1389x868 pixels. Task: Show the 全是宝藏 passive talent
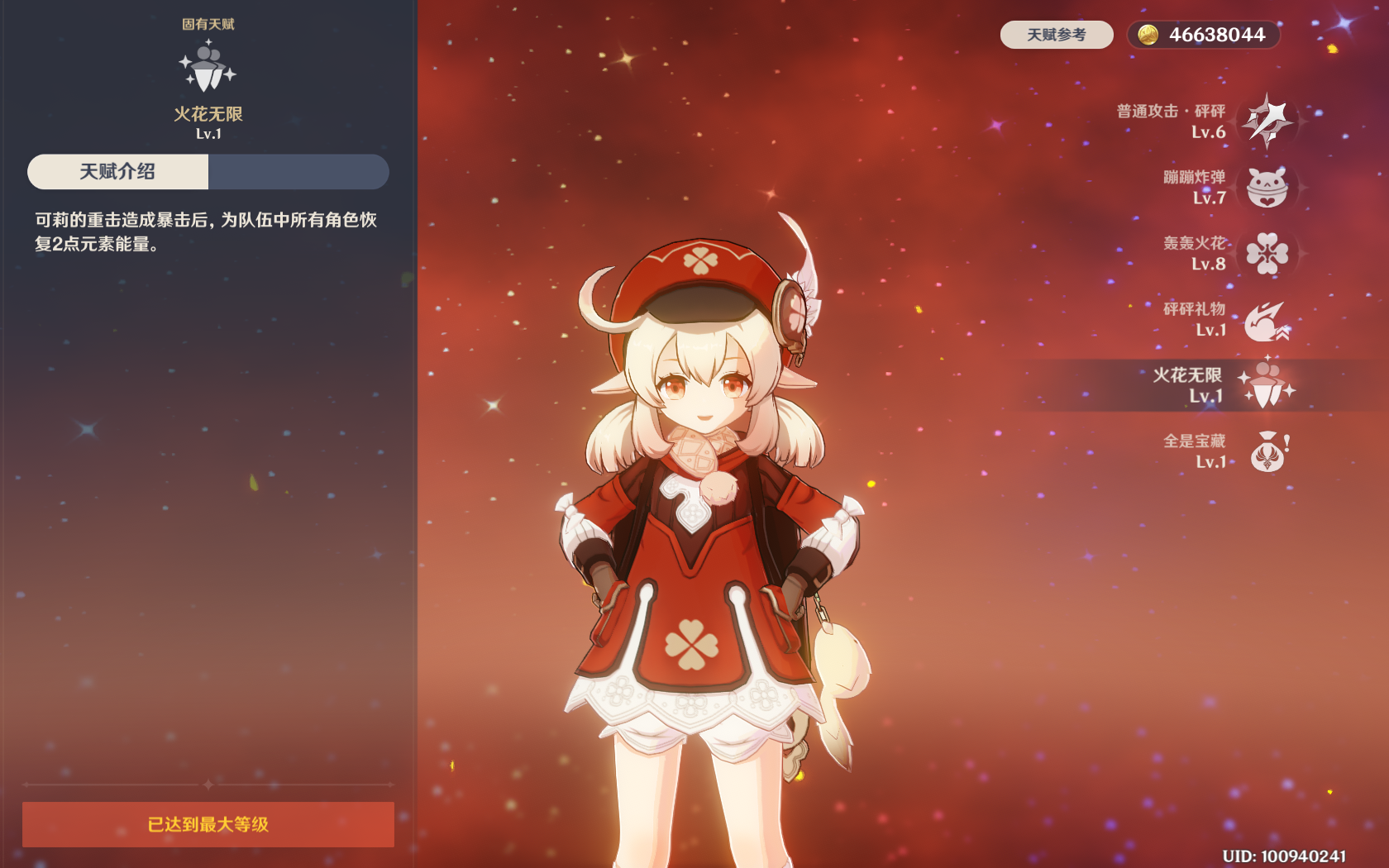pyautogui.click(x=1267, y=451)
